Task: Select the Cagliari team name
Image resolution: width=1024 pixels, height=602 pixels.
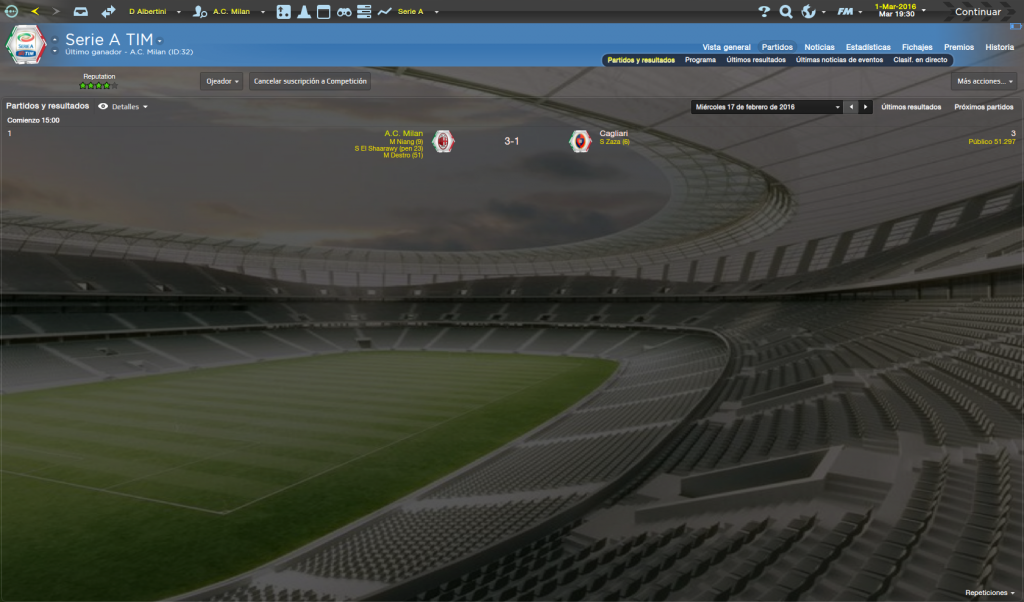Action: 614,133
